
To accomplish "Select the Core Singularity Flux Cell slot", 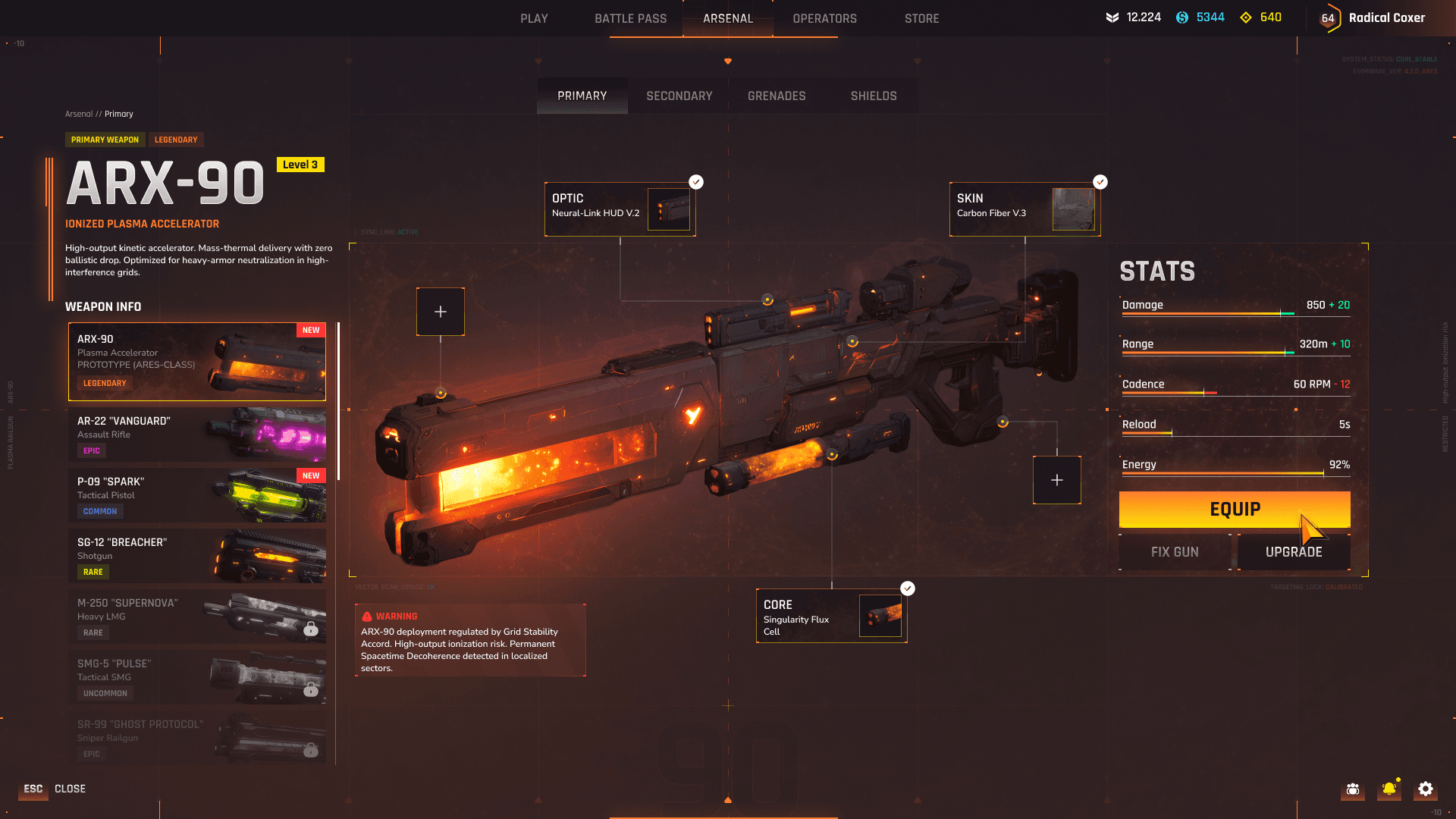I will tap(831, 616).
